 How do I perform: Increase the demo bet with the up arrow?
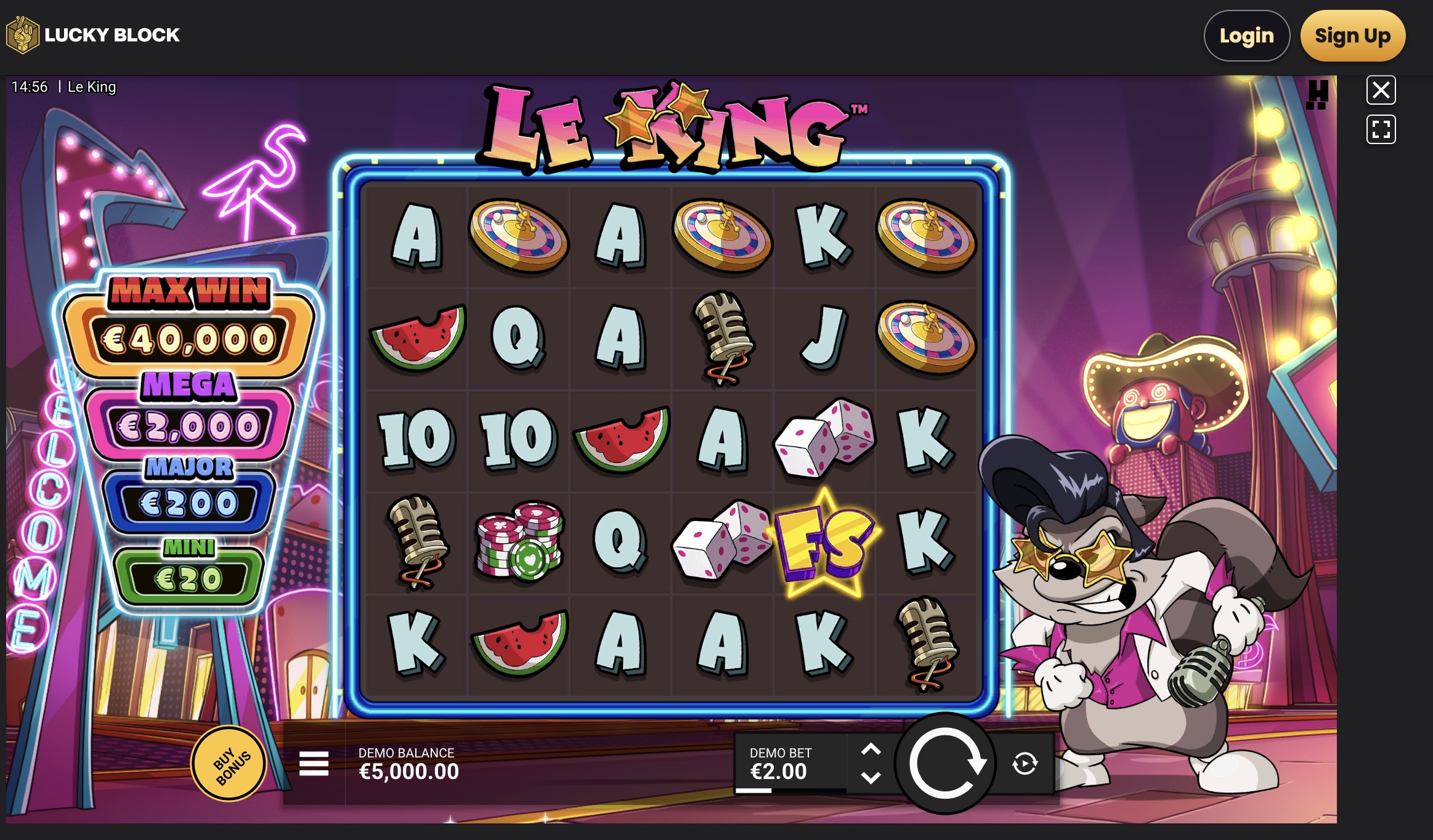click(871, 749)
